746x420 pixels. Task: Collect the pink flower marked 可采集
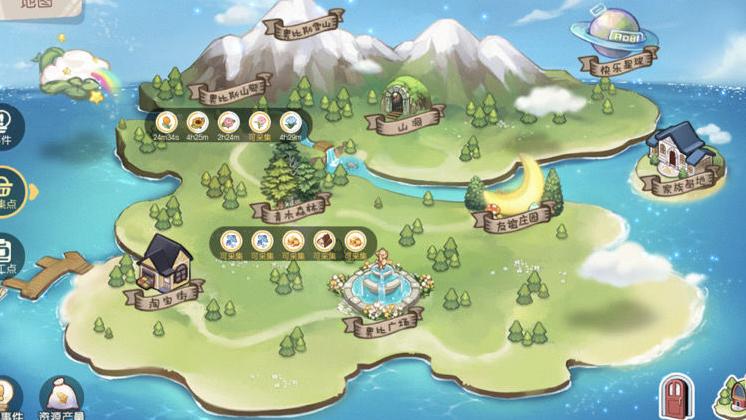[259, 122]
